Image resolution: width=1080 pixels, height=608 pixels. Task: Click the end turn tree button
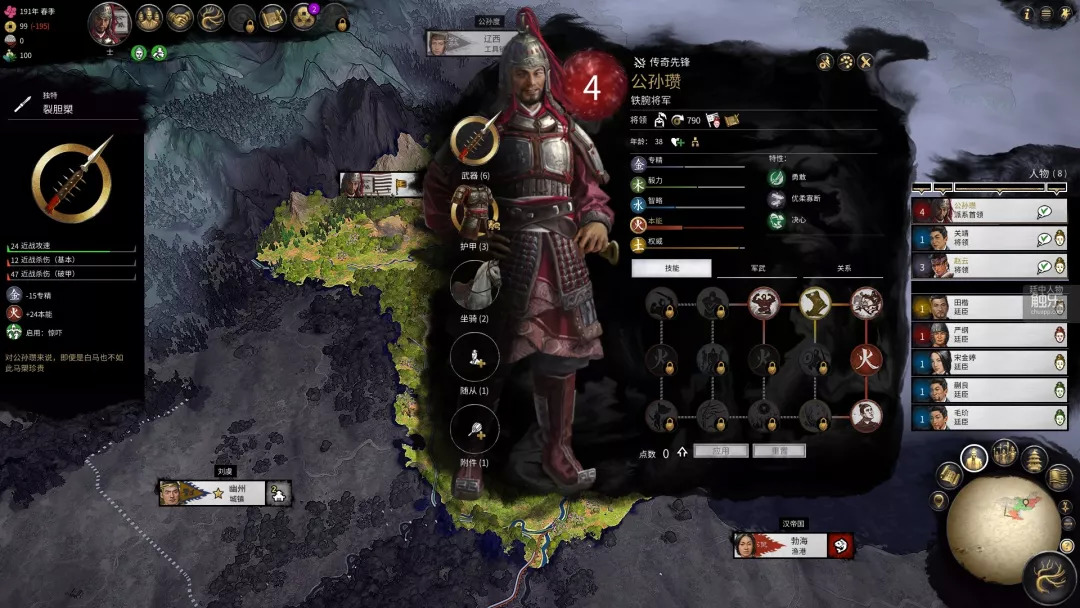(x=1050, y=578)
